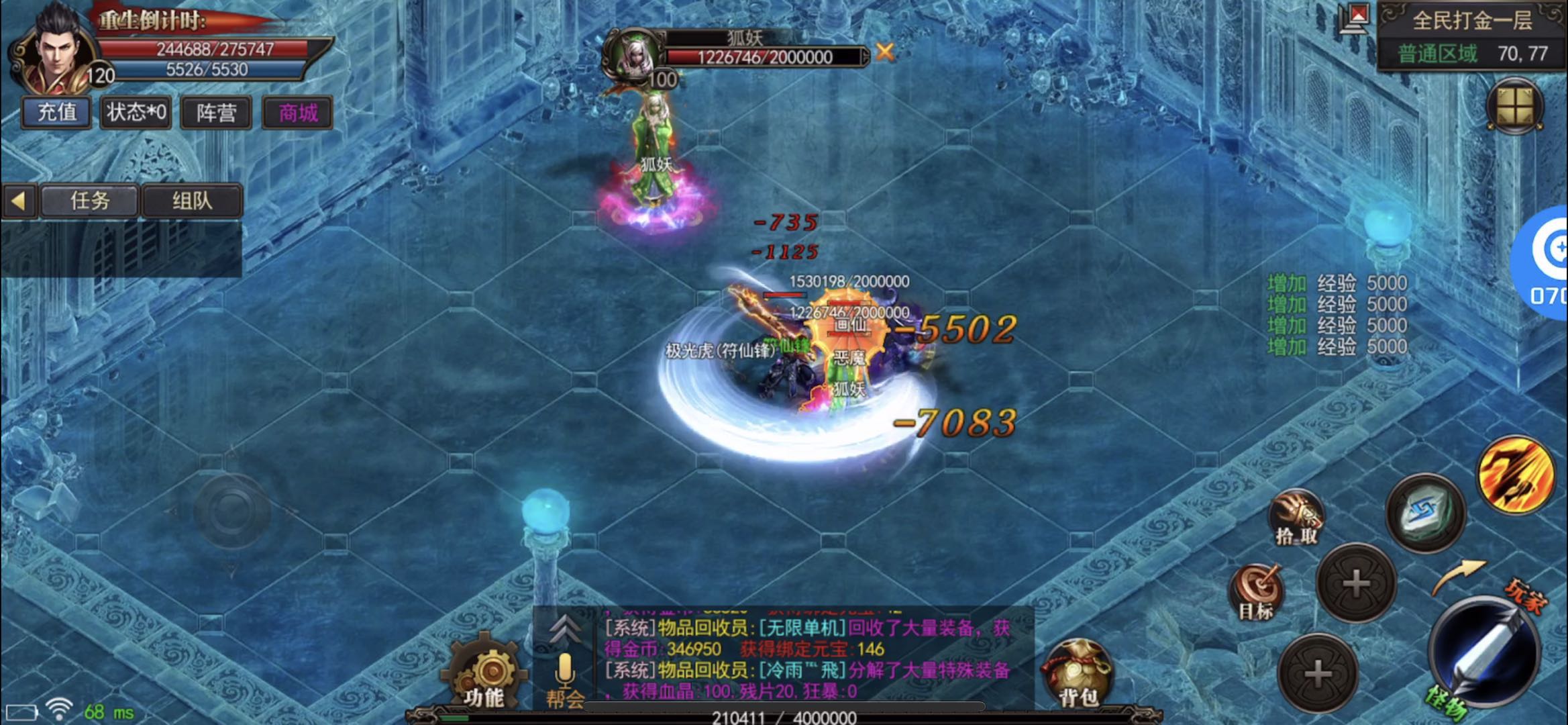Open the 充值 recharge menu
Viewport: 1568px width, 725px height.
56,112
